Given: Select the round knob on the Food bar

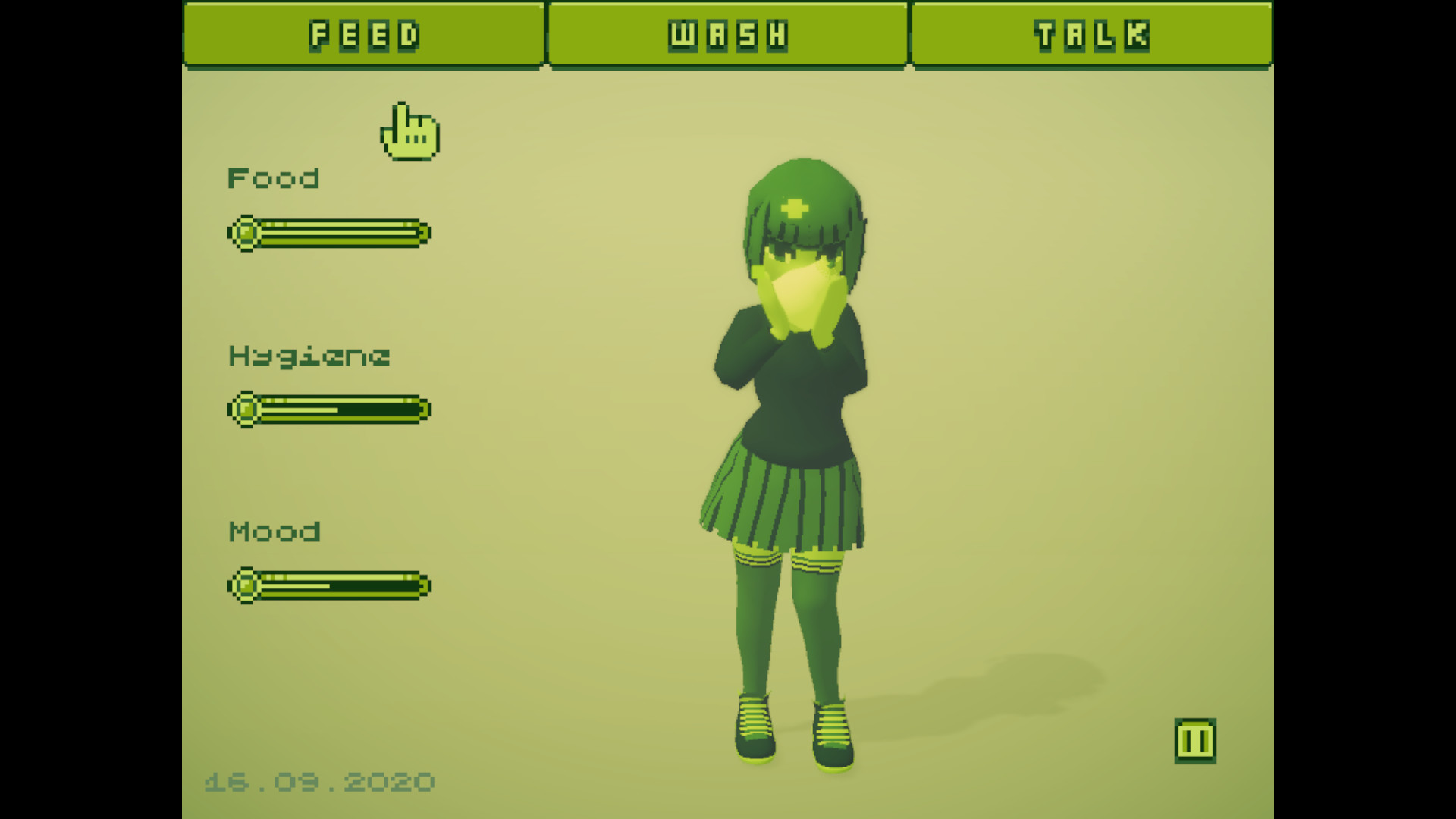Looking at the screenshot, I should coord(246,233).
